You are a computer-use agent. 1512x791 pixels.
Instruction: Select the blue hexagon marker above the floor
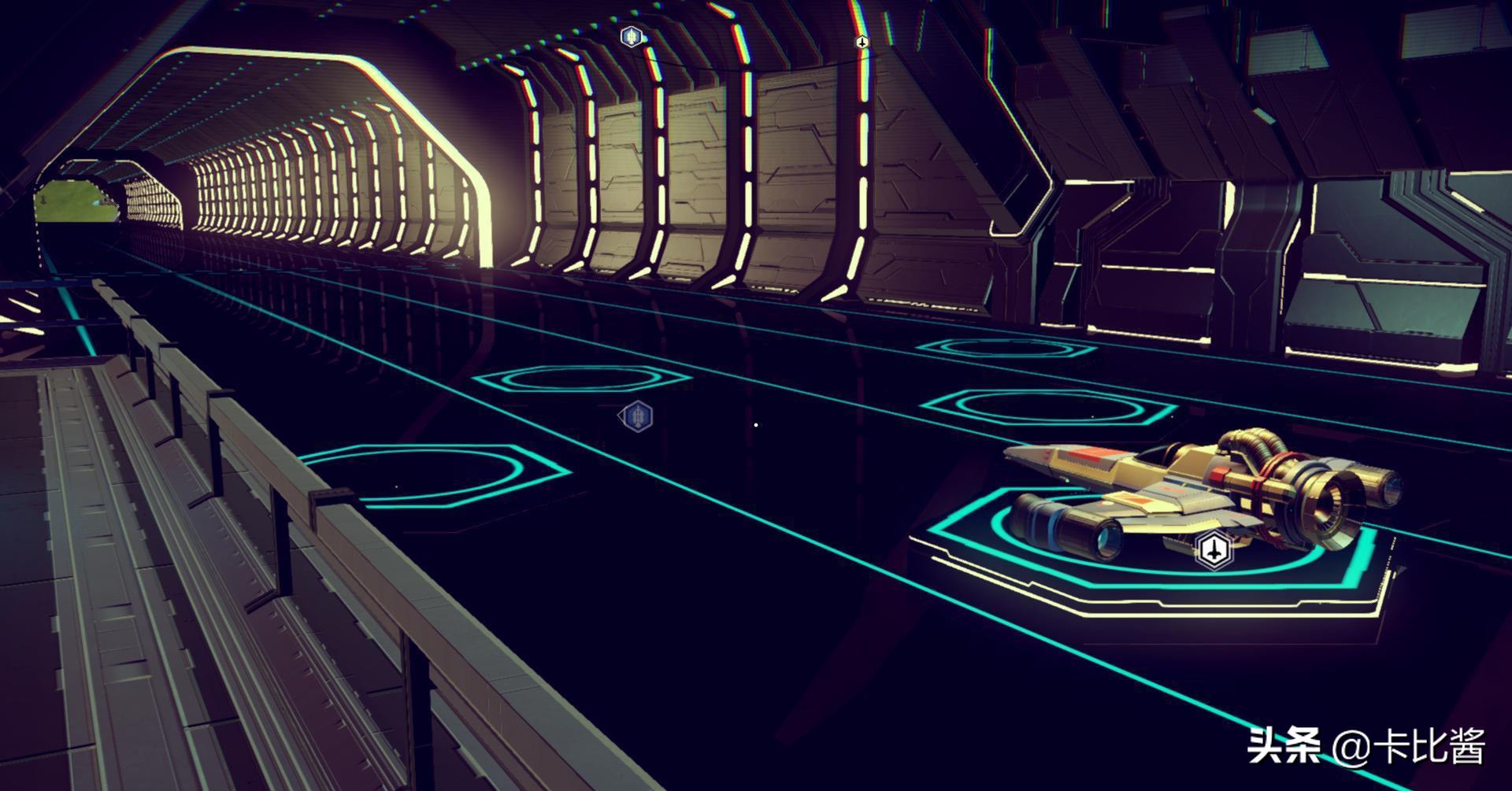pyautogui.click(x=636, y=416)
